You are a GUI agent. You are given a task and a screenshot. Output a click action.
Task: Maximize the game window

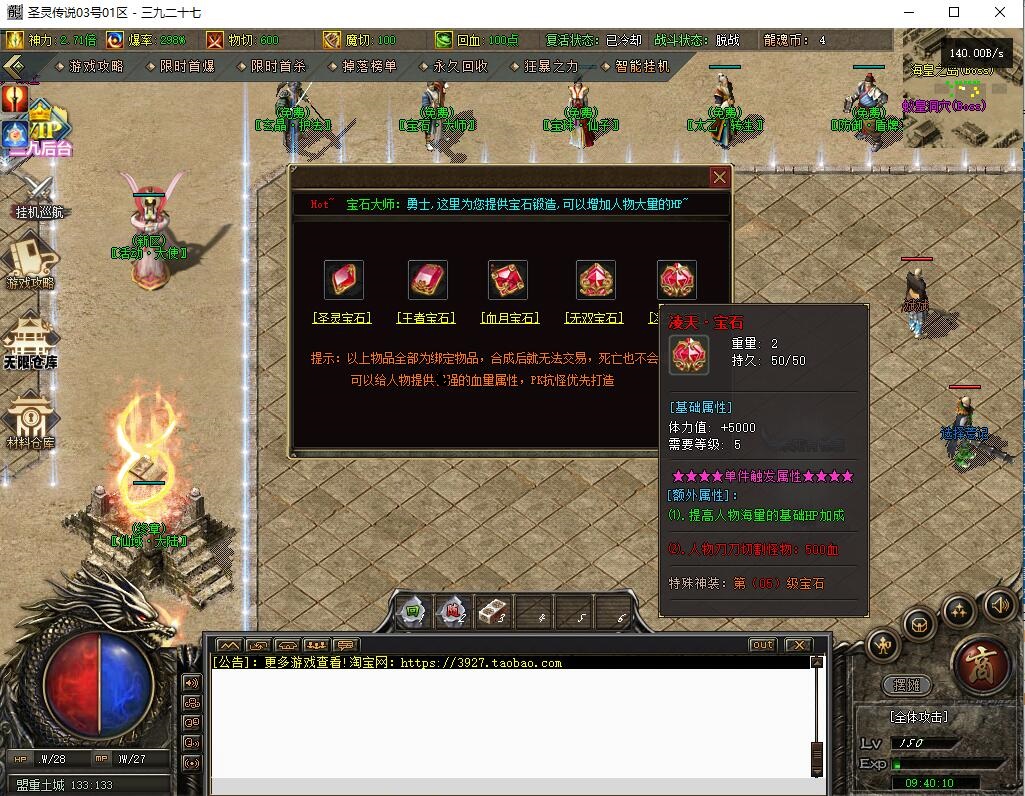click(954, 12)
